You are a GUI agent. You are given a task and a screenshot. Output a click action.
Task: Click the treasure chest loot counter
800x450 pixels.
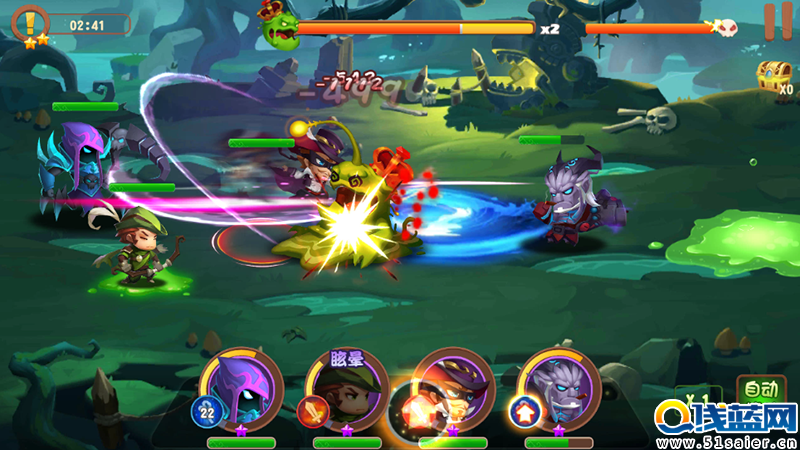click(773, 77)
